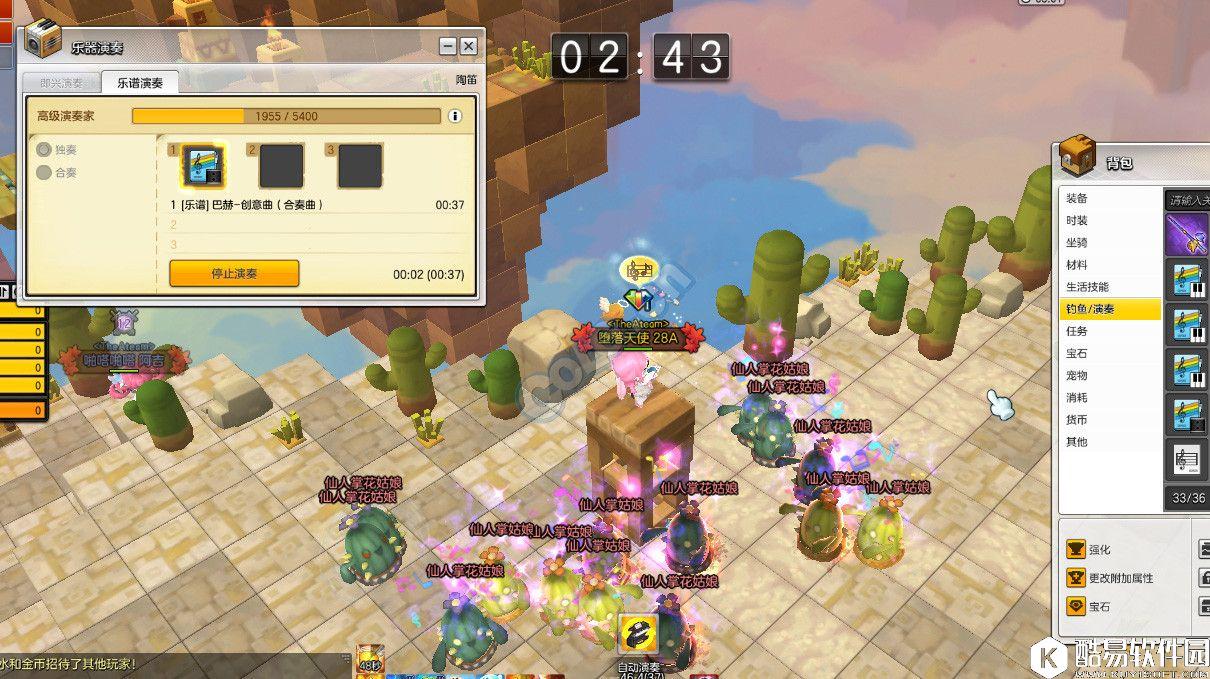
Task: Select the purple instrument item in backpack
Action: 1188,236
